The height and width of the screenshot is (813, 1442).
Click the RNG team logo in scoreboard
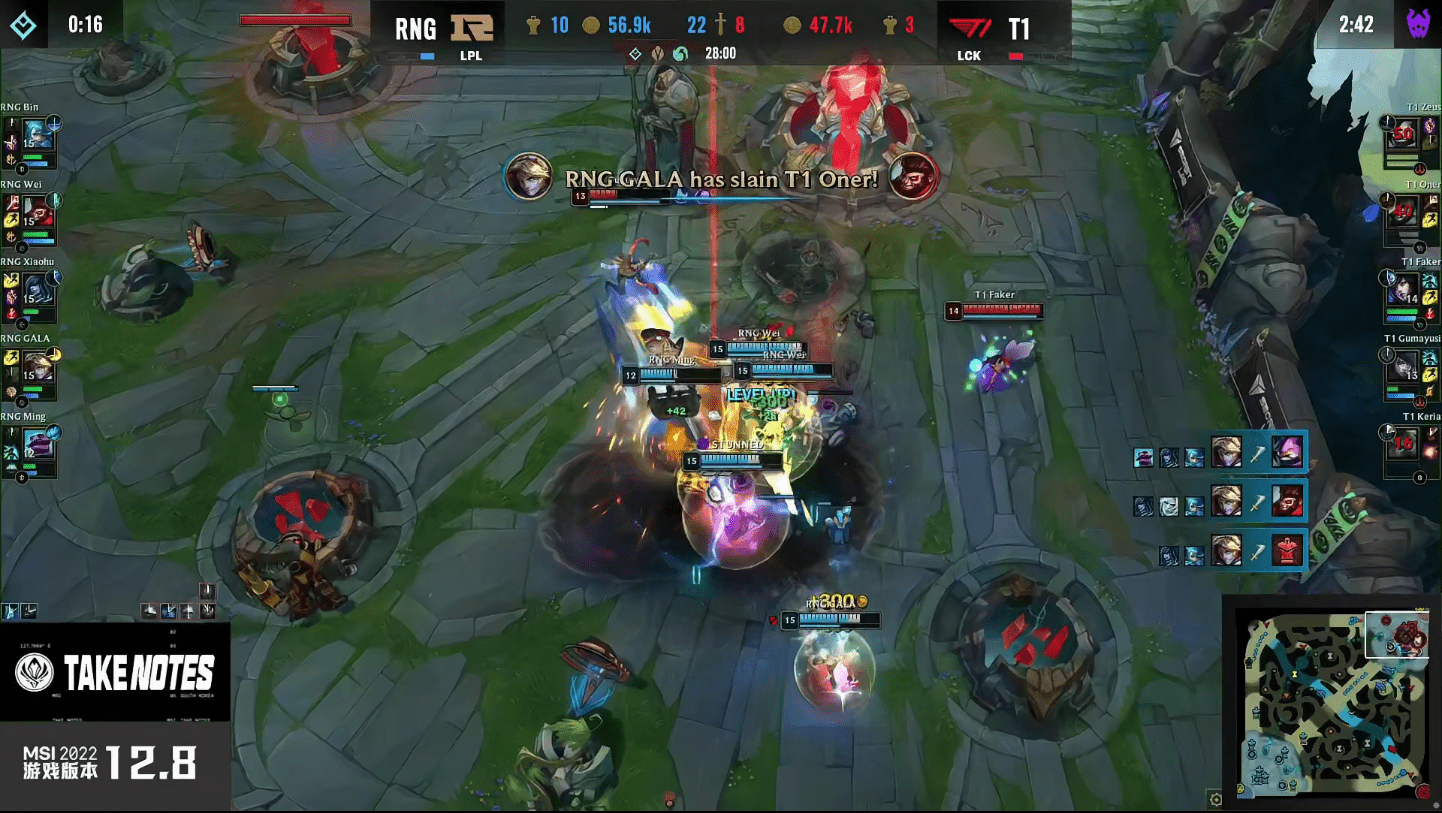pos(472,27)
